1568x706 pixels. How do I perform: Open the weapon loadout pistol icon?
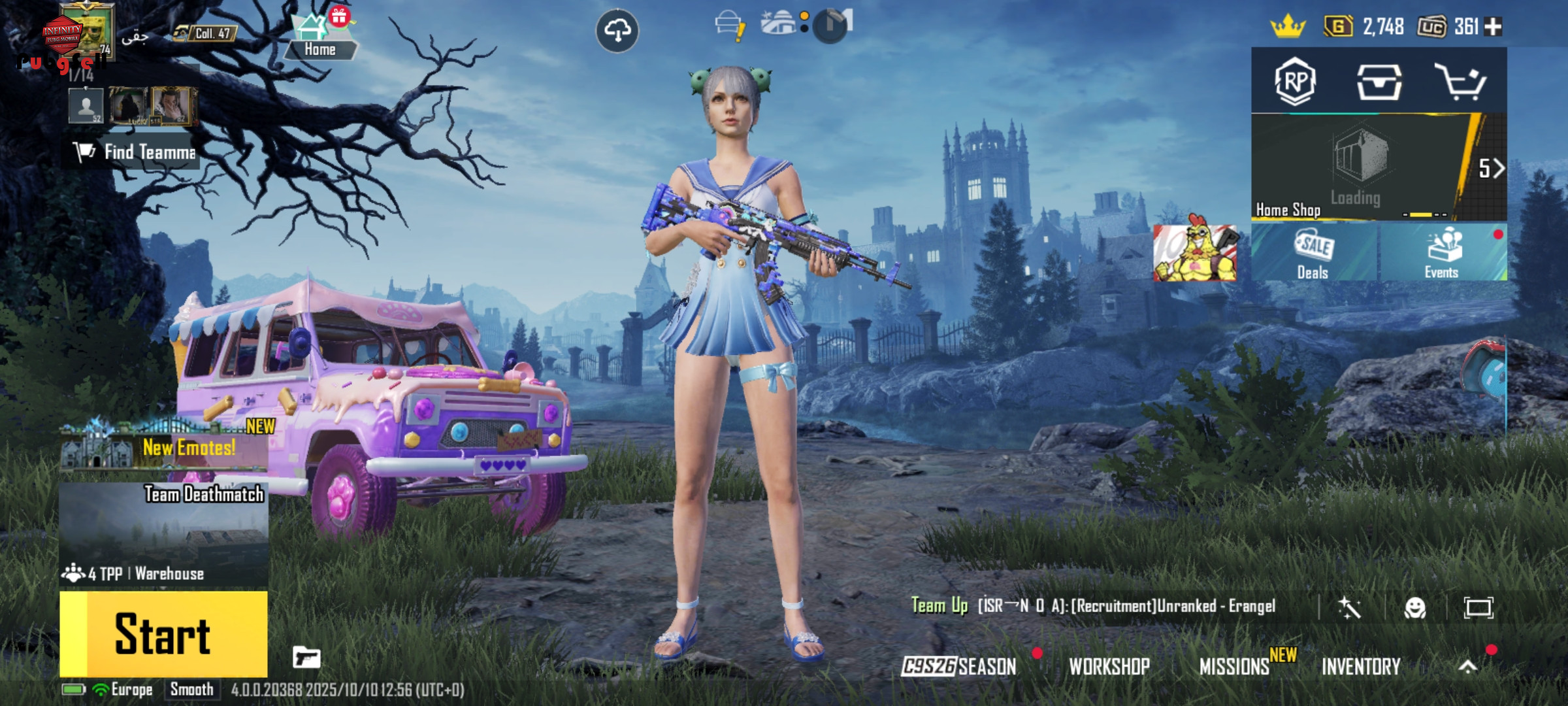306,657
